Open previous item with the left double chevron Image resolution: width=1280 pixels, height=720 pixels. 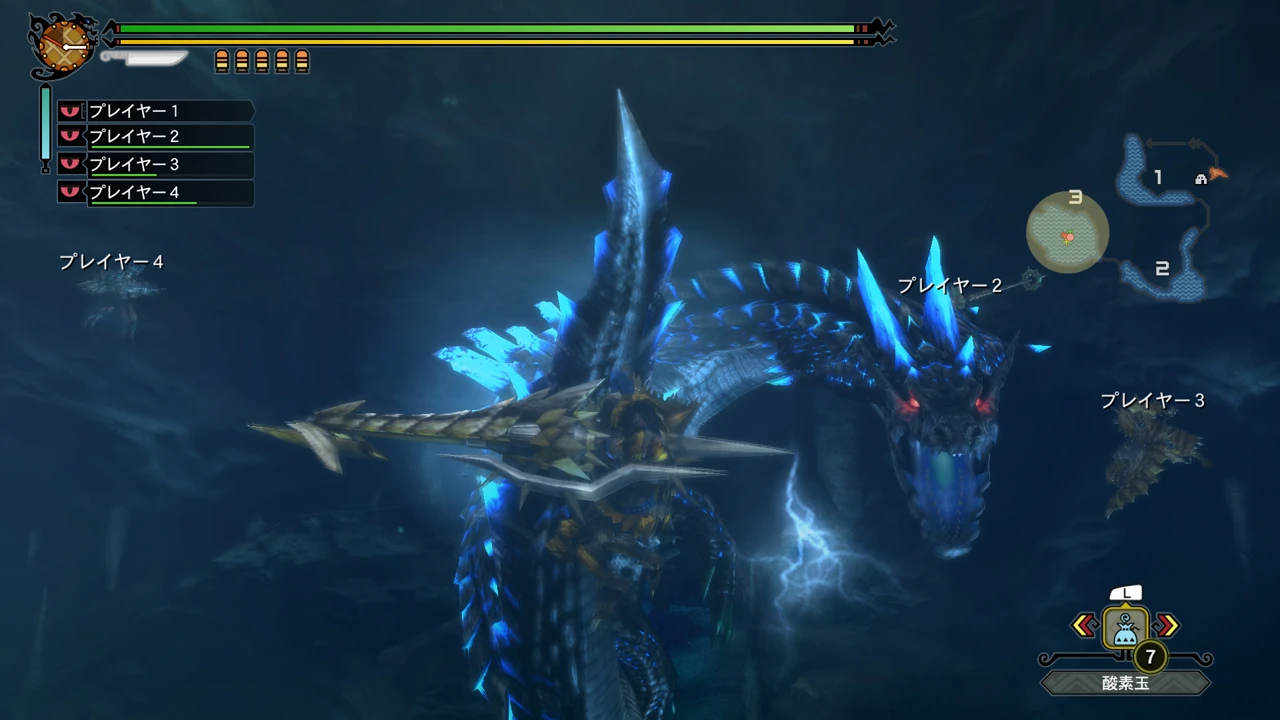pyautogui.click(x=1086, y=625)
